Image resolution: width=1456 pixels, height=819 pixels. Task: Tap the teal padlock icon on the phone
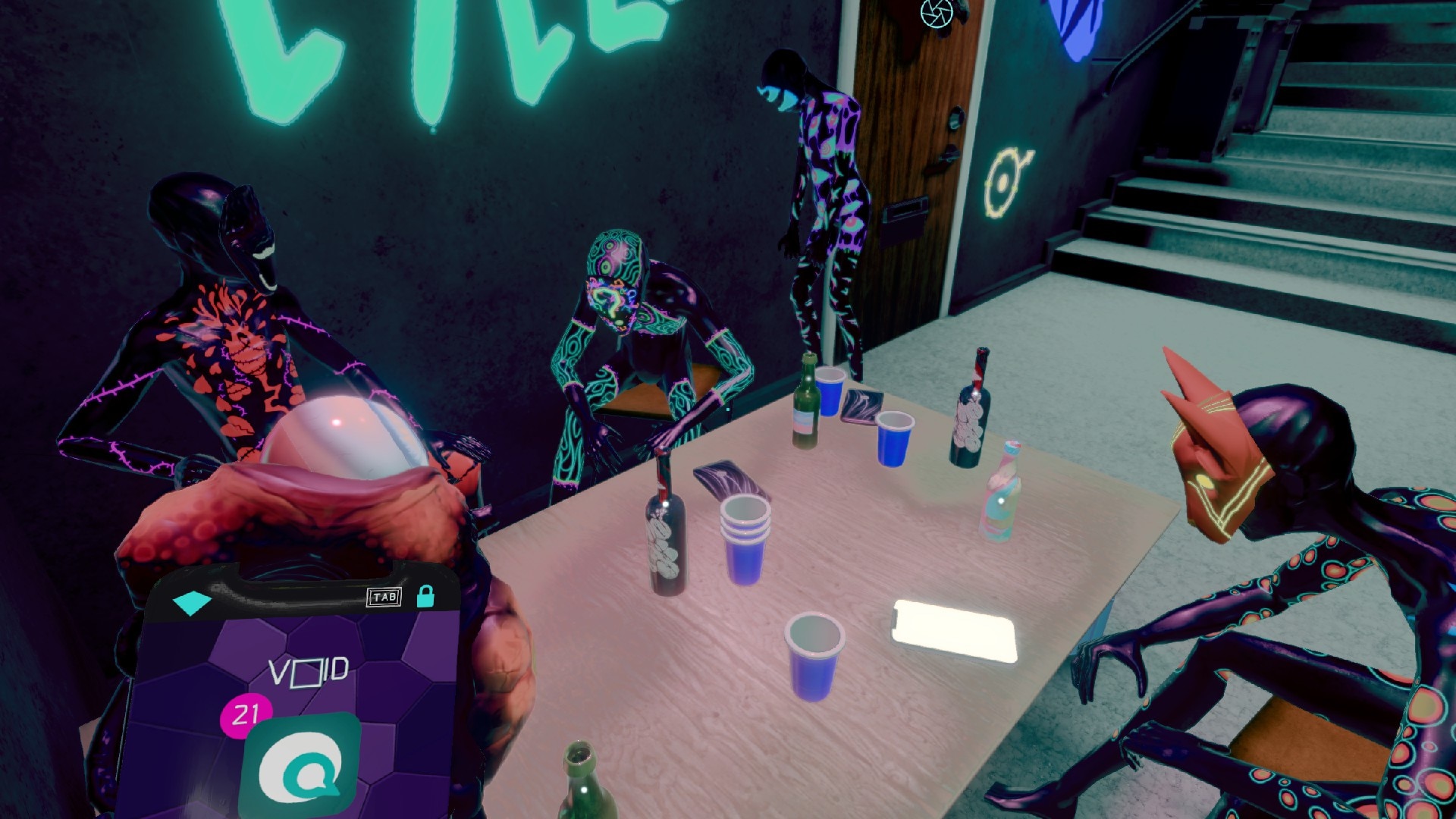pyautogui.click(x=425, y=596)
